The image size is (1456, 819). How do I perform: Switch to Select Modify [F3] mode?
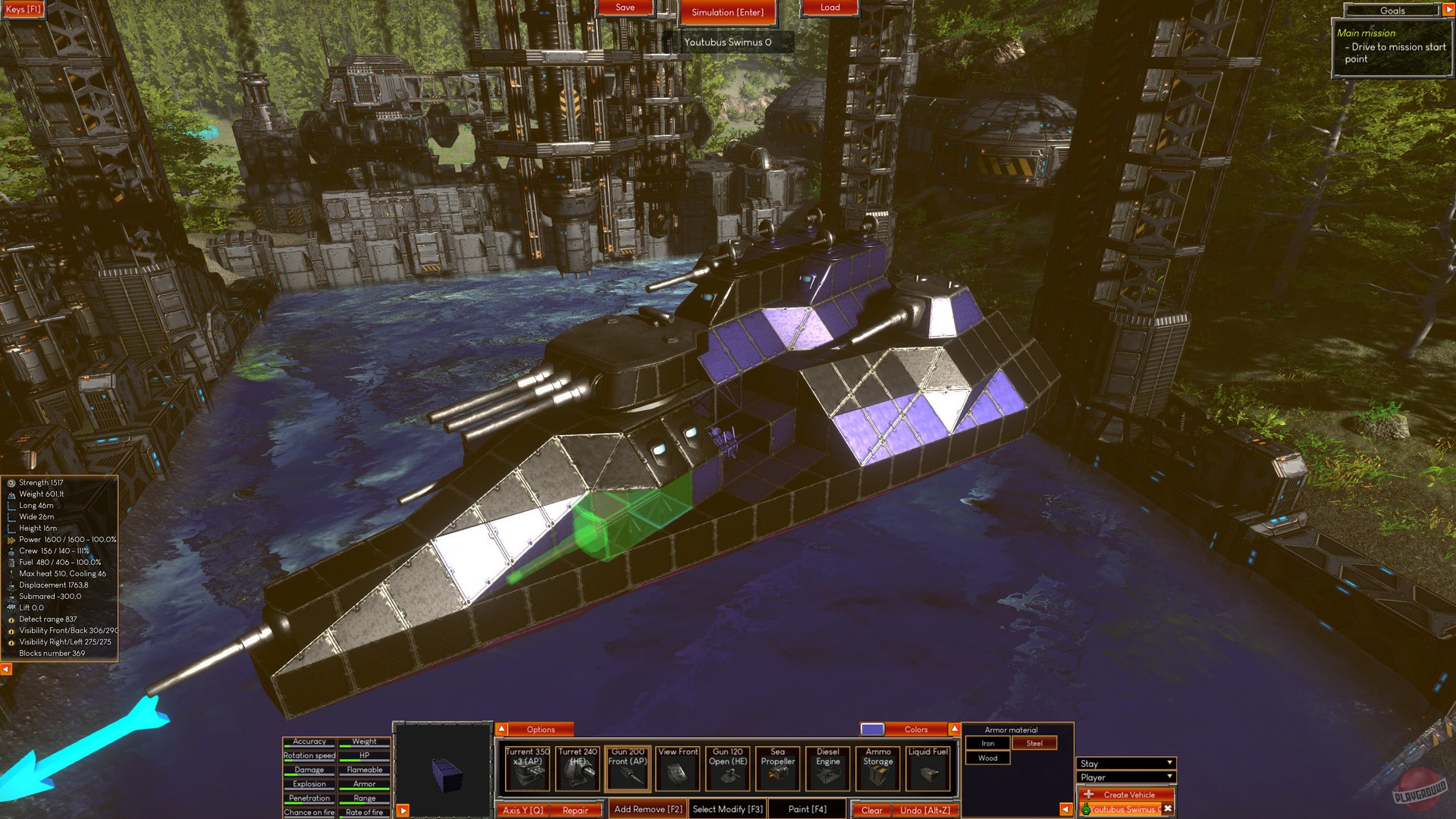click(726, 810)
